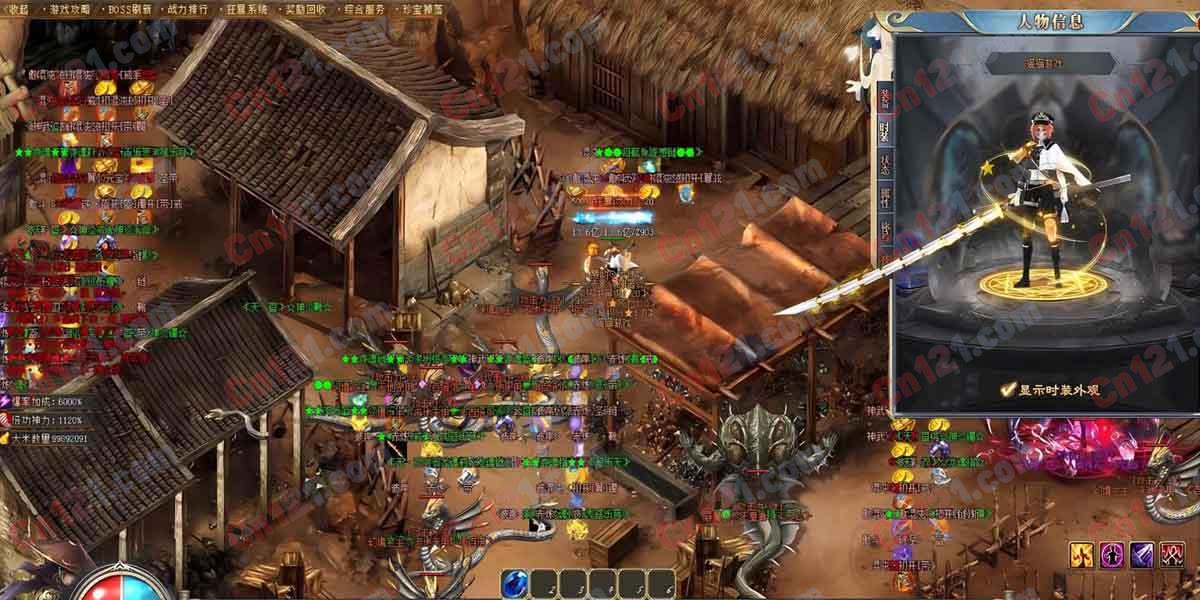This screenshot has height=600, width=1200.
Task: Click the 收起 collapse button
Action: click(19, 8)
